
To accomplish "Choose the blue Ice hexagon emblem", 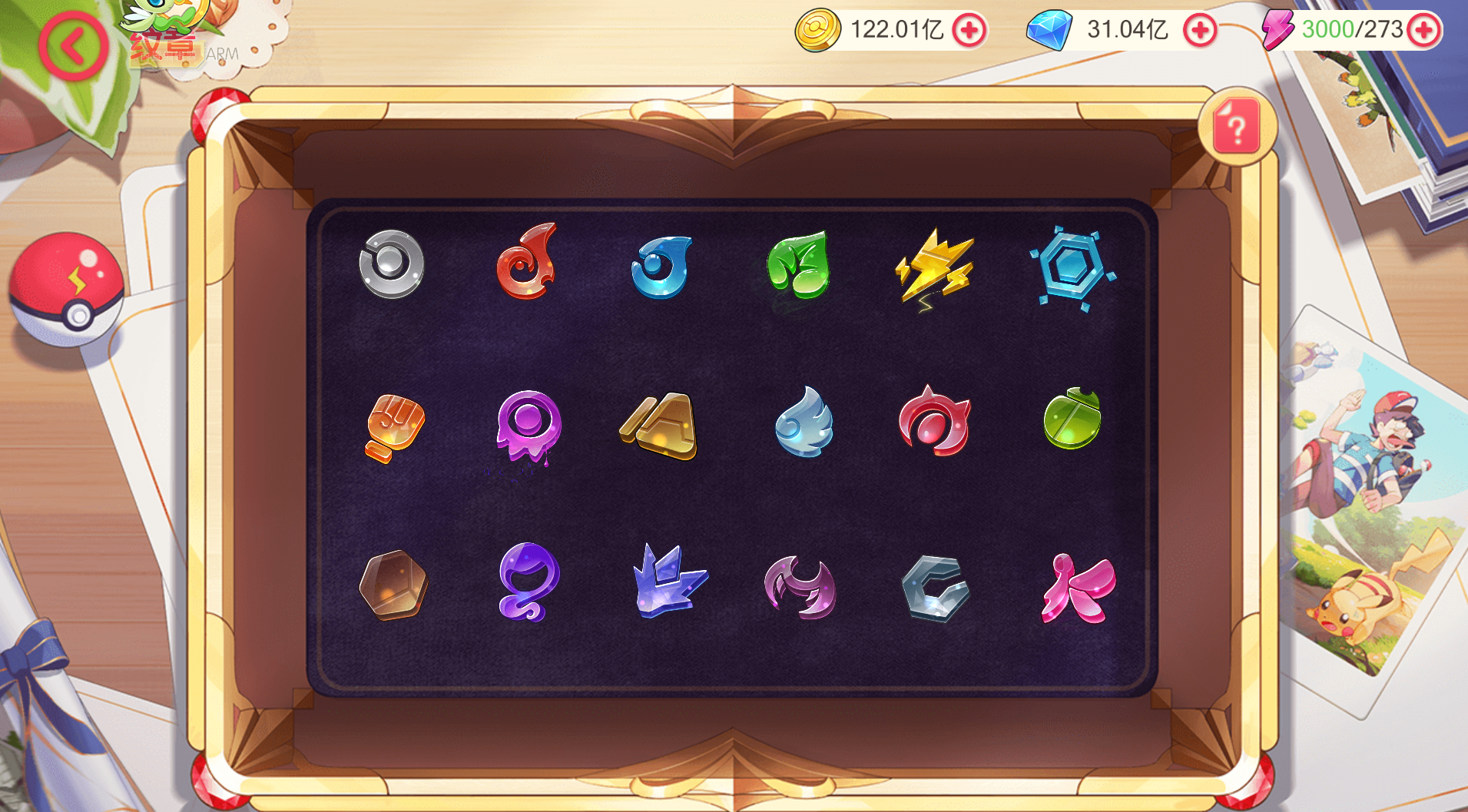I will (x=1072, y=268).
